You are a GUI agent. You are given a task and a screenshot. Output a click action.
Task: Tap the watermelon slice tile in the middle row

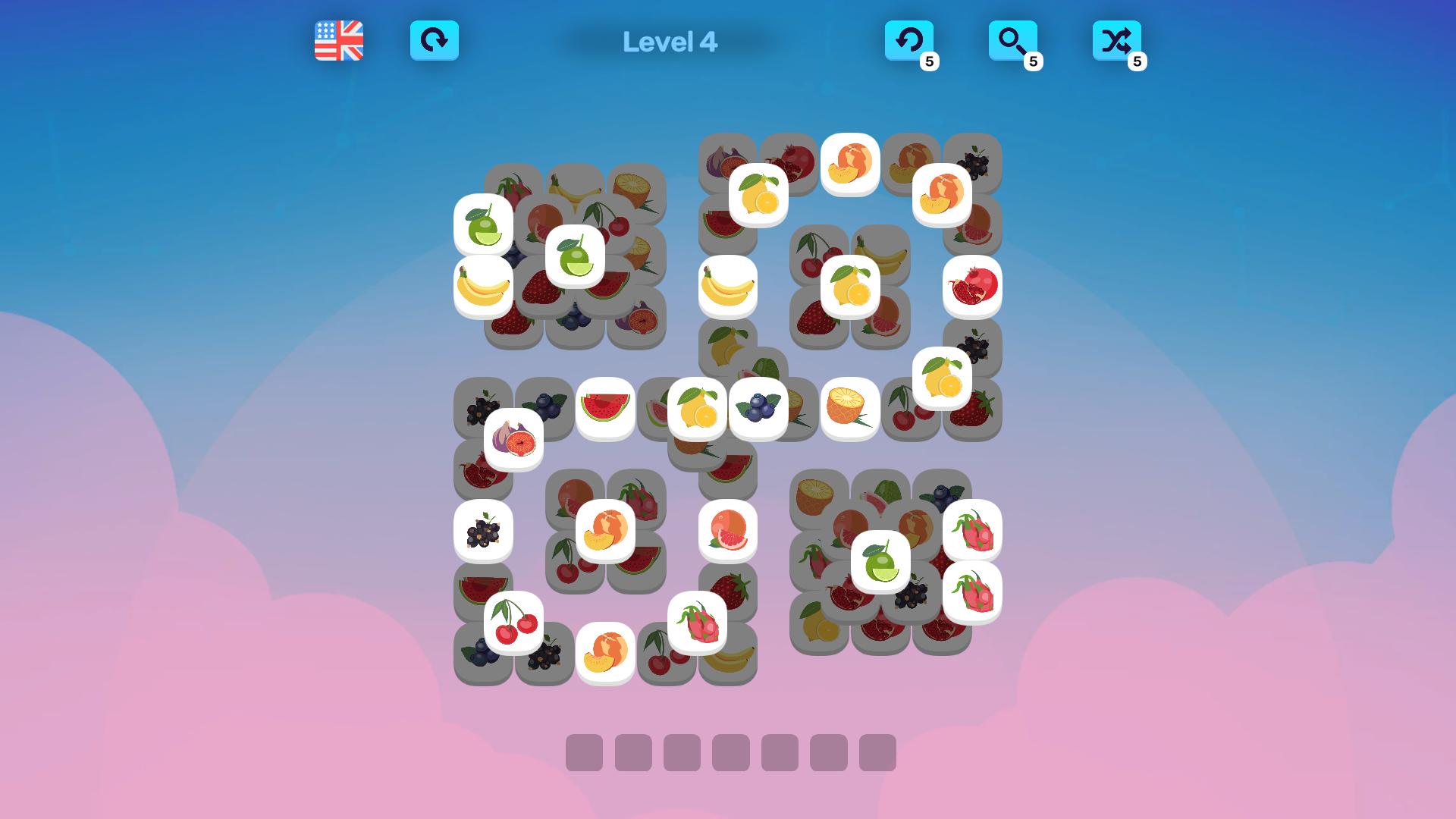click(x=604, y=408)
